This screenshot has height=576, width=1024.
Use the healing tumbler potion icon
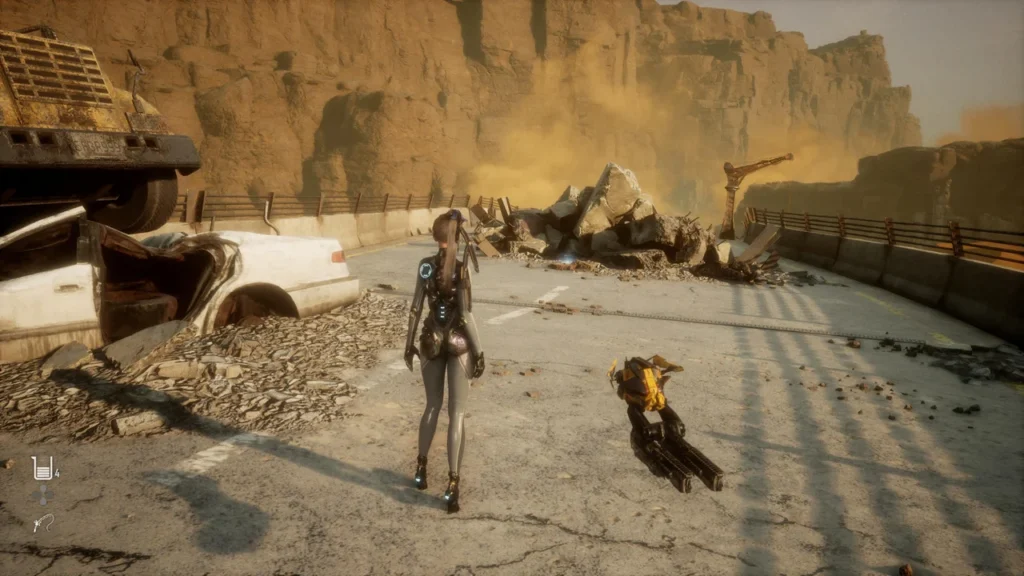42,467
